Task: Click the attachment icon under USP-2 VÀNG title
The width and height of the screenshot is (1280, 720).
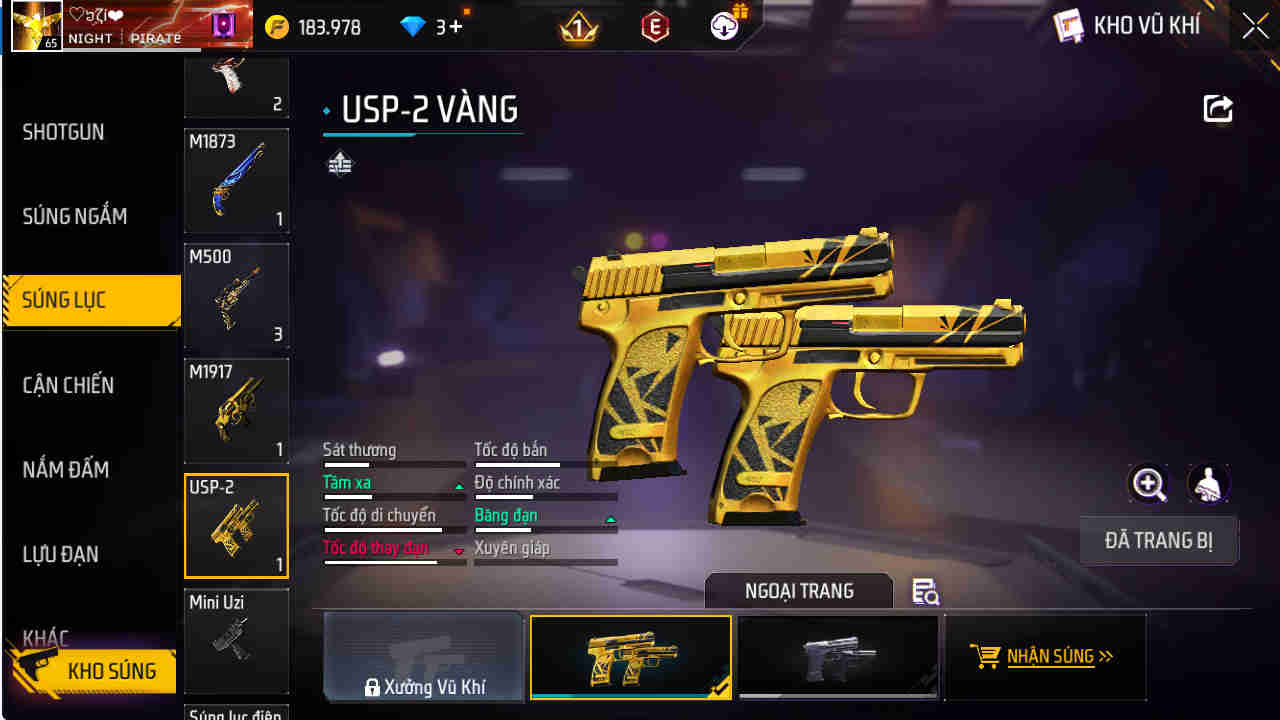Action: (x=340, y=162)
